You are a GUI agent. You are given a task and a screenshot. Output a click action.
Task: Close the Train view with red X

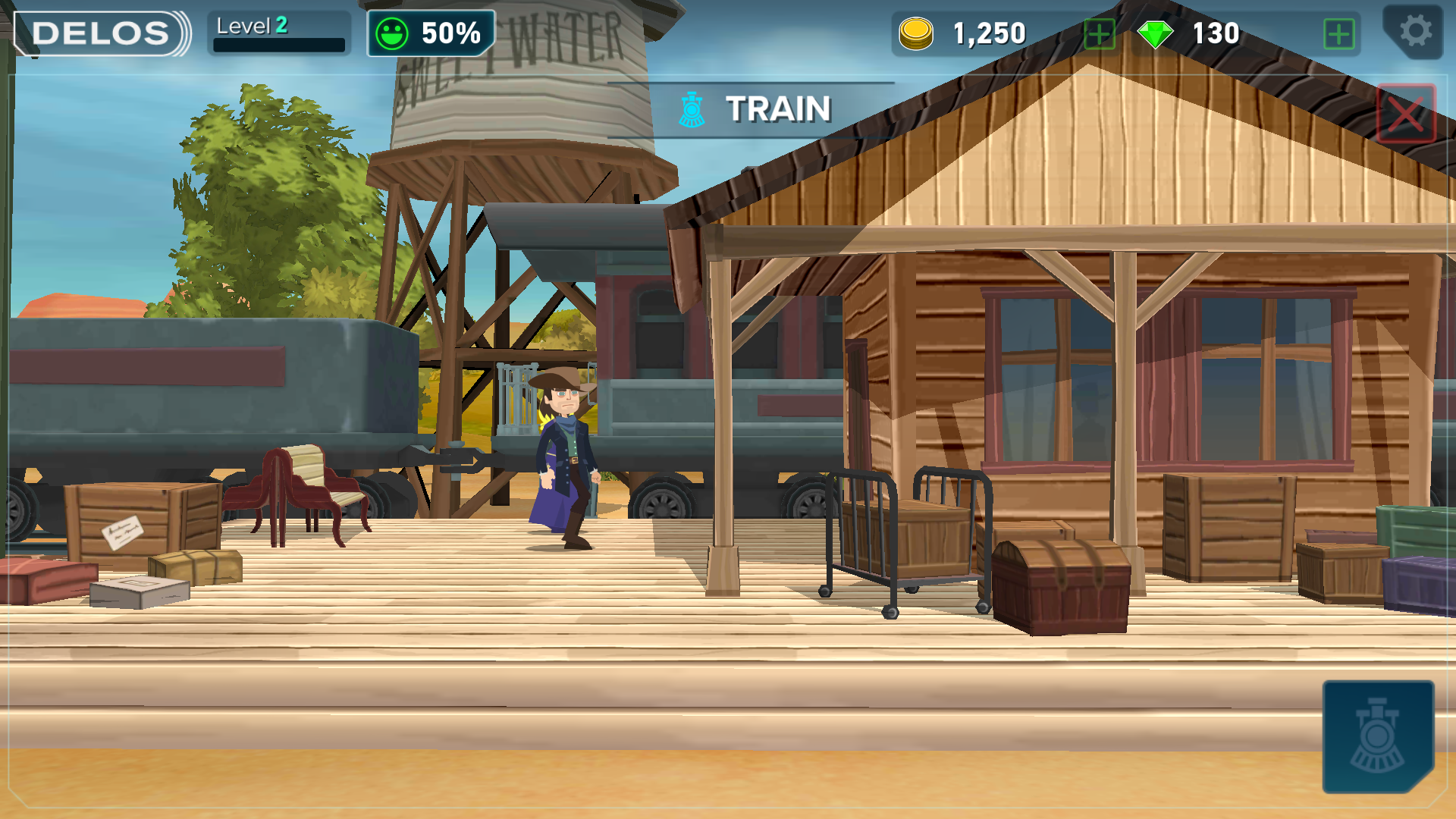click(x=1406, y=114)
